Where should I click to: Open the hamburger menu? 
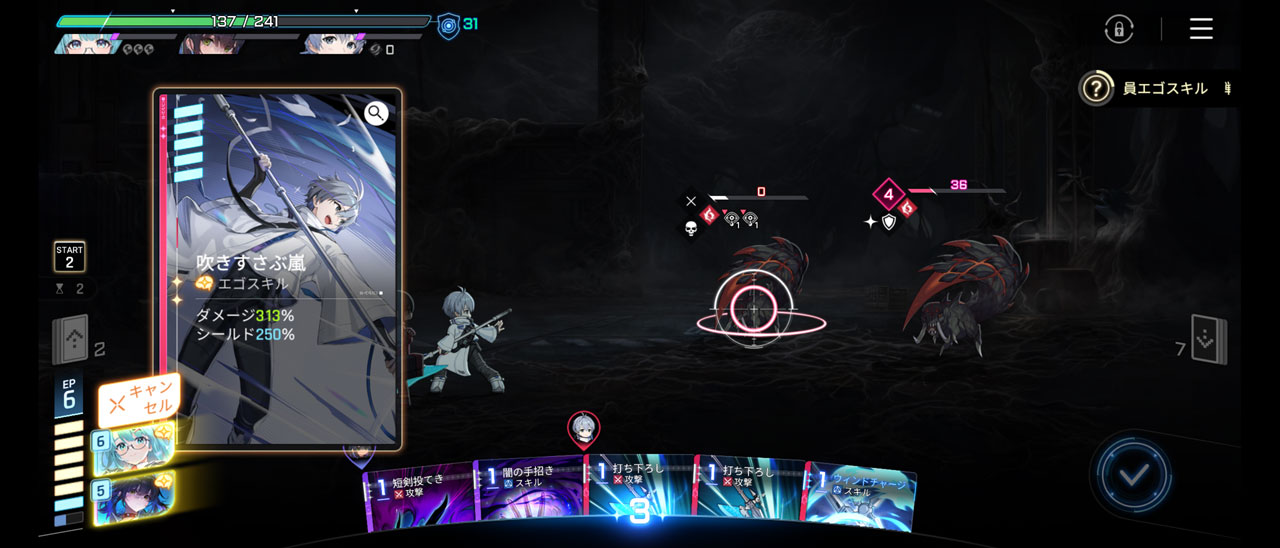point(1201,29)
